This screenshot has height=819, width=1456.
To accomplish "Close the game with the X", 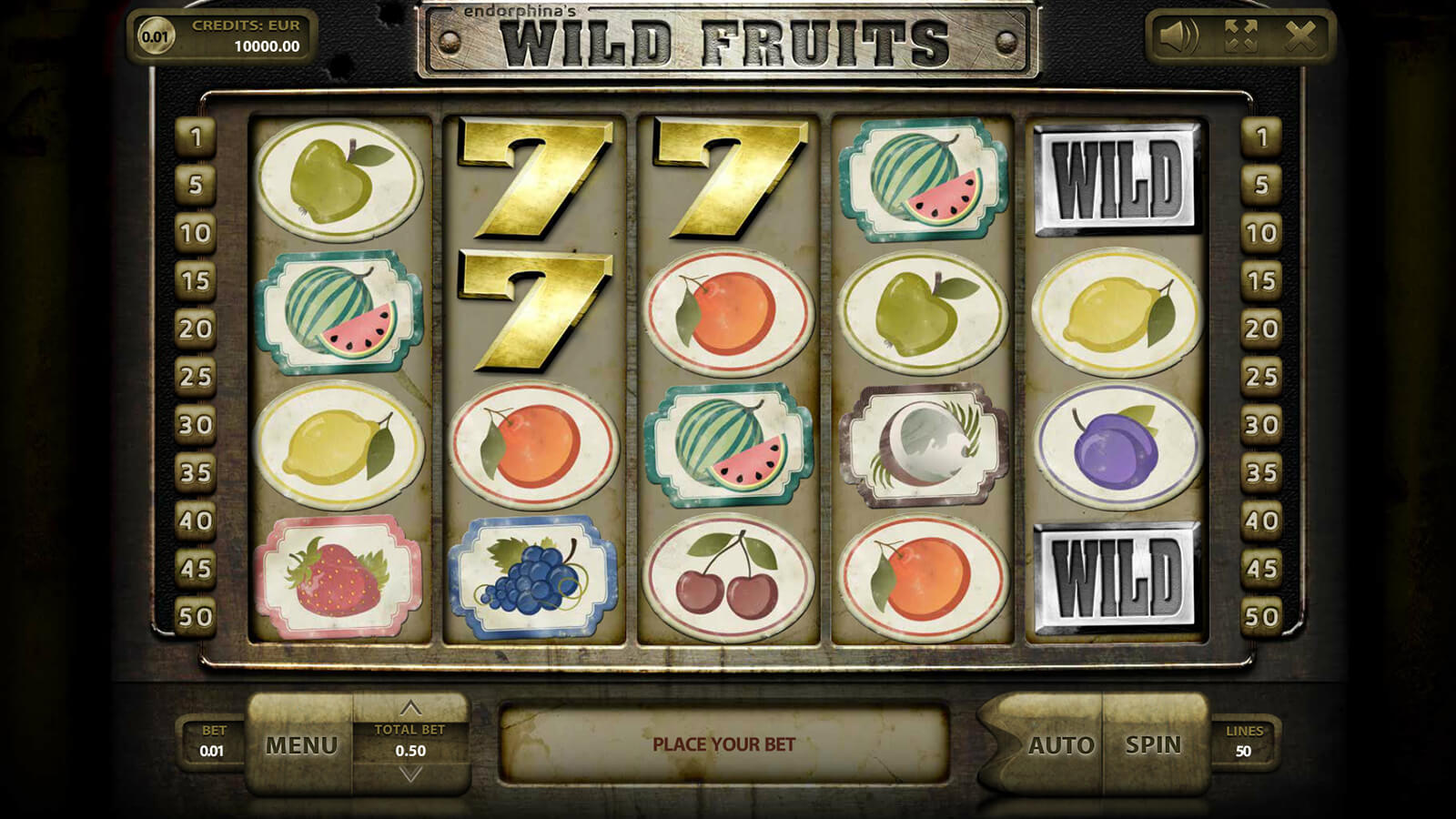I will [x=1300, y=36].
